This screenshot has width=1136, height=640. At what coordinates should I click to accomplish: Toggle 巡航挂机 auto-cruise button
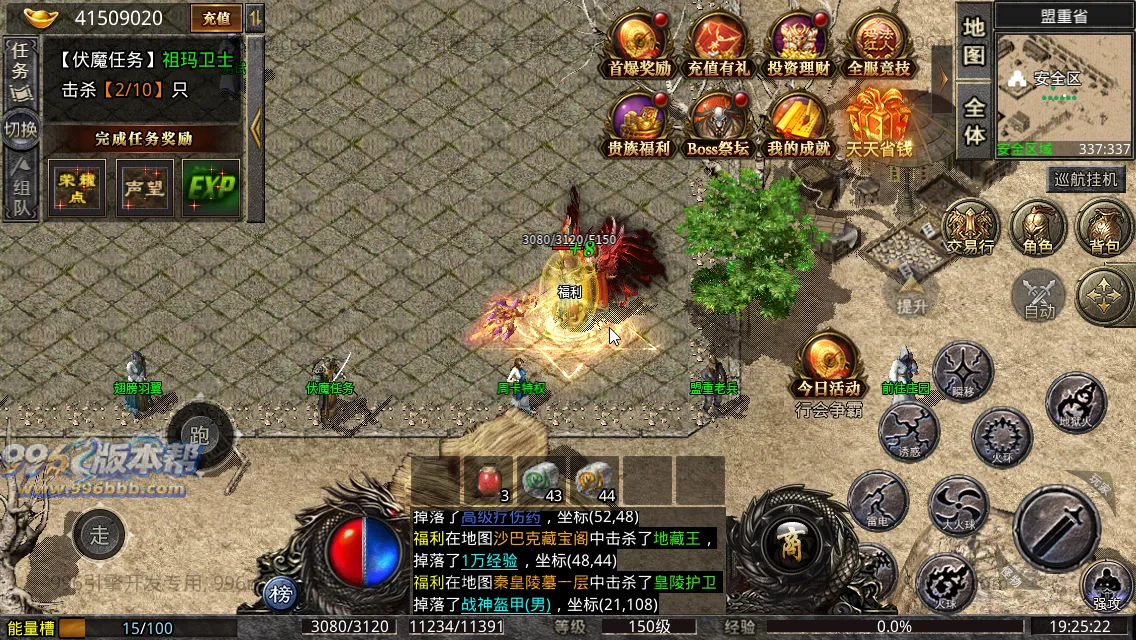pos(1088,180)
